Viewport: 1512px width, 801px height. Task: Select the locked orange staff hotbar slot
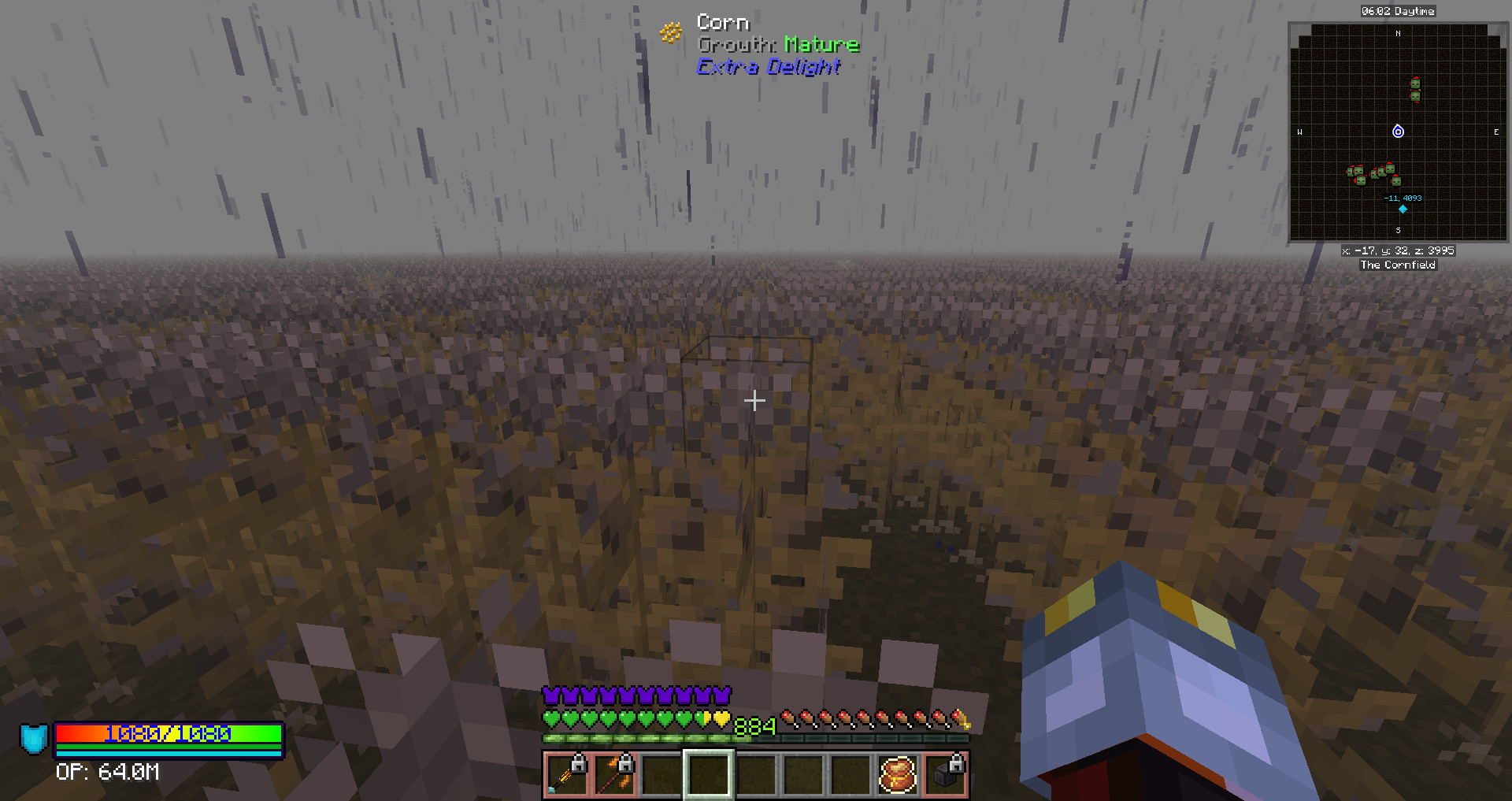pyautogui.click(x=613, y=774)
